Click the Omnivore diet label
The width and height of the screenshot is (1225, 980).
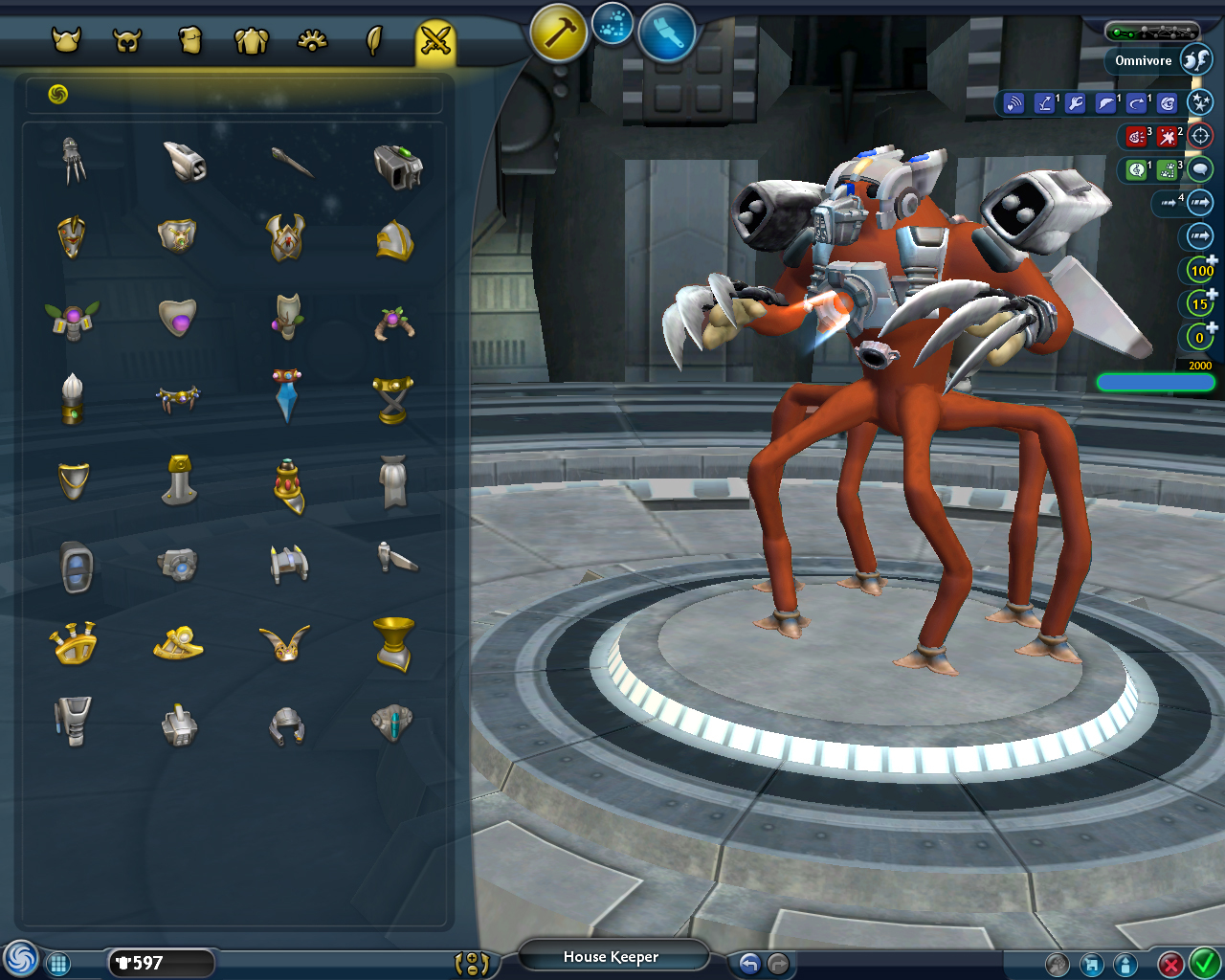tap(1143, 60)
